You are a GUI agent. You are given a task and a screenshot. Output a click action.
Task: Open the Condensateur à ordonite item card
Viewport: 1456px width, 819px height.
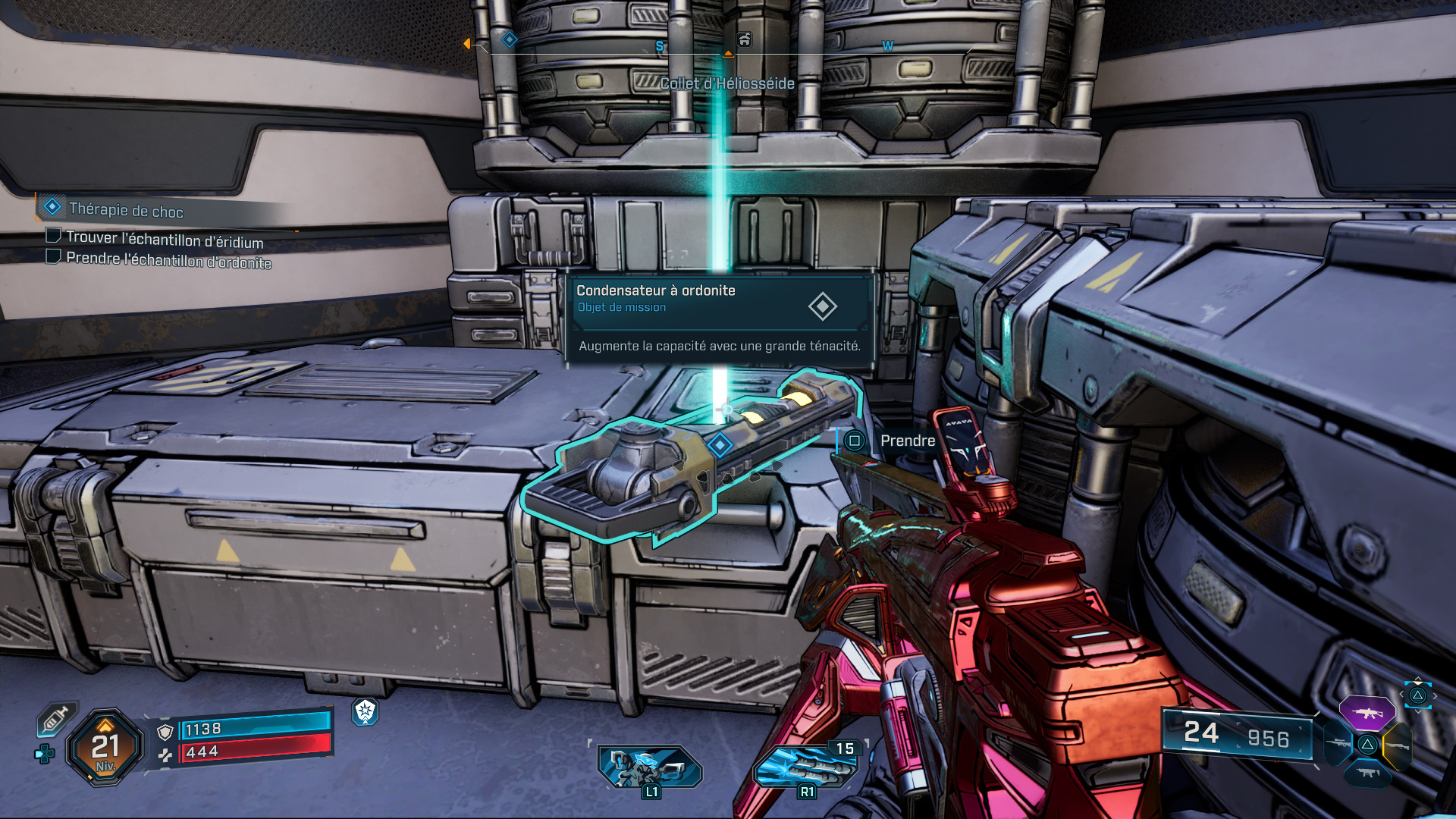pos(720,318)
